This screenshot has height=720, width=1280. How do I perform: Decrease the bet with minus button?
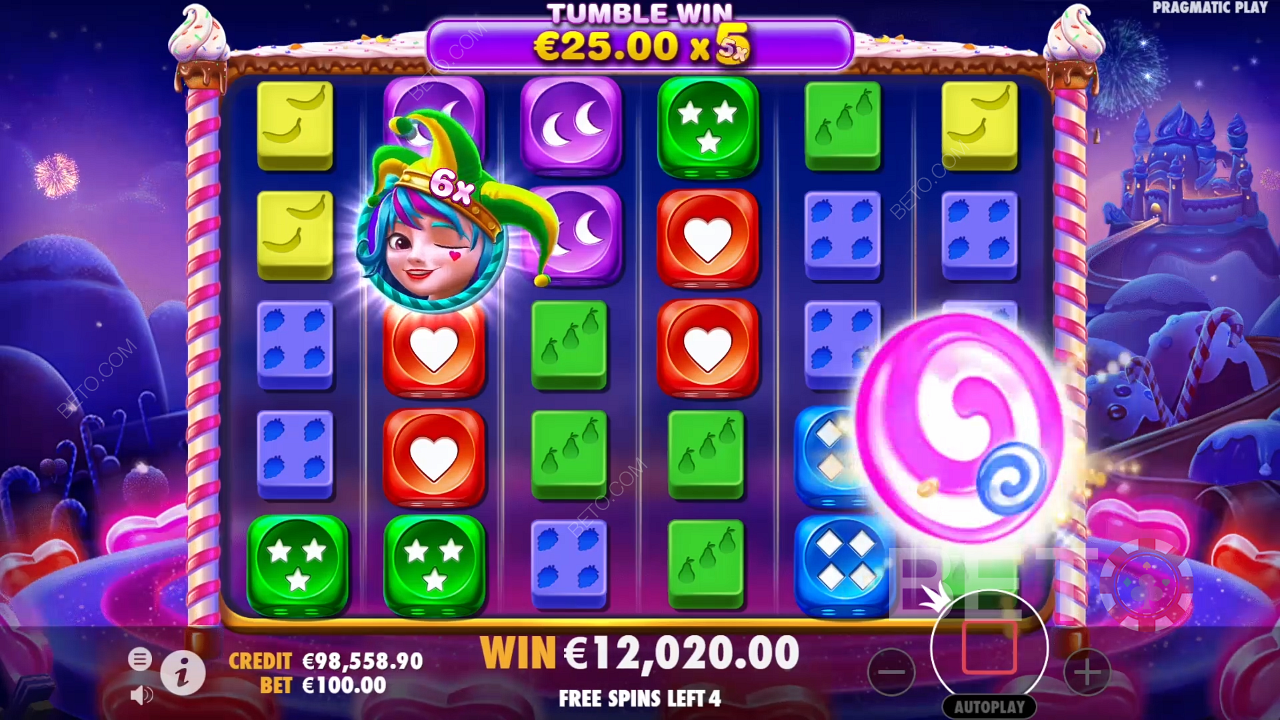pos(891,672)
